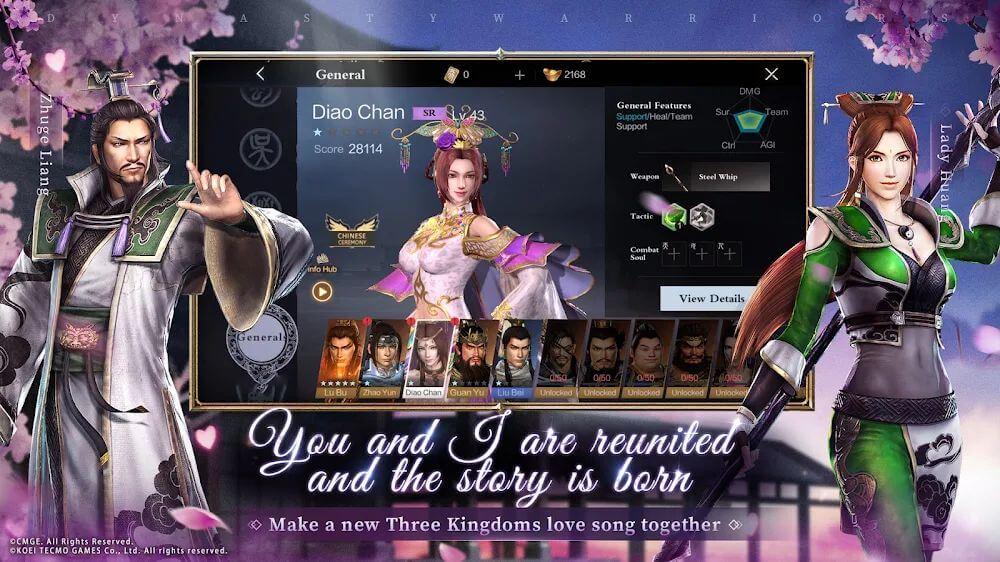Open the Chinese Ceremony event badge
Screen dimensions: 1000x562
pyautogui.click(x=352, y=231)
